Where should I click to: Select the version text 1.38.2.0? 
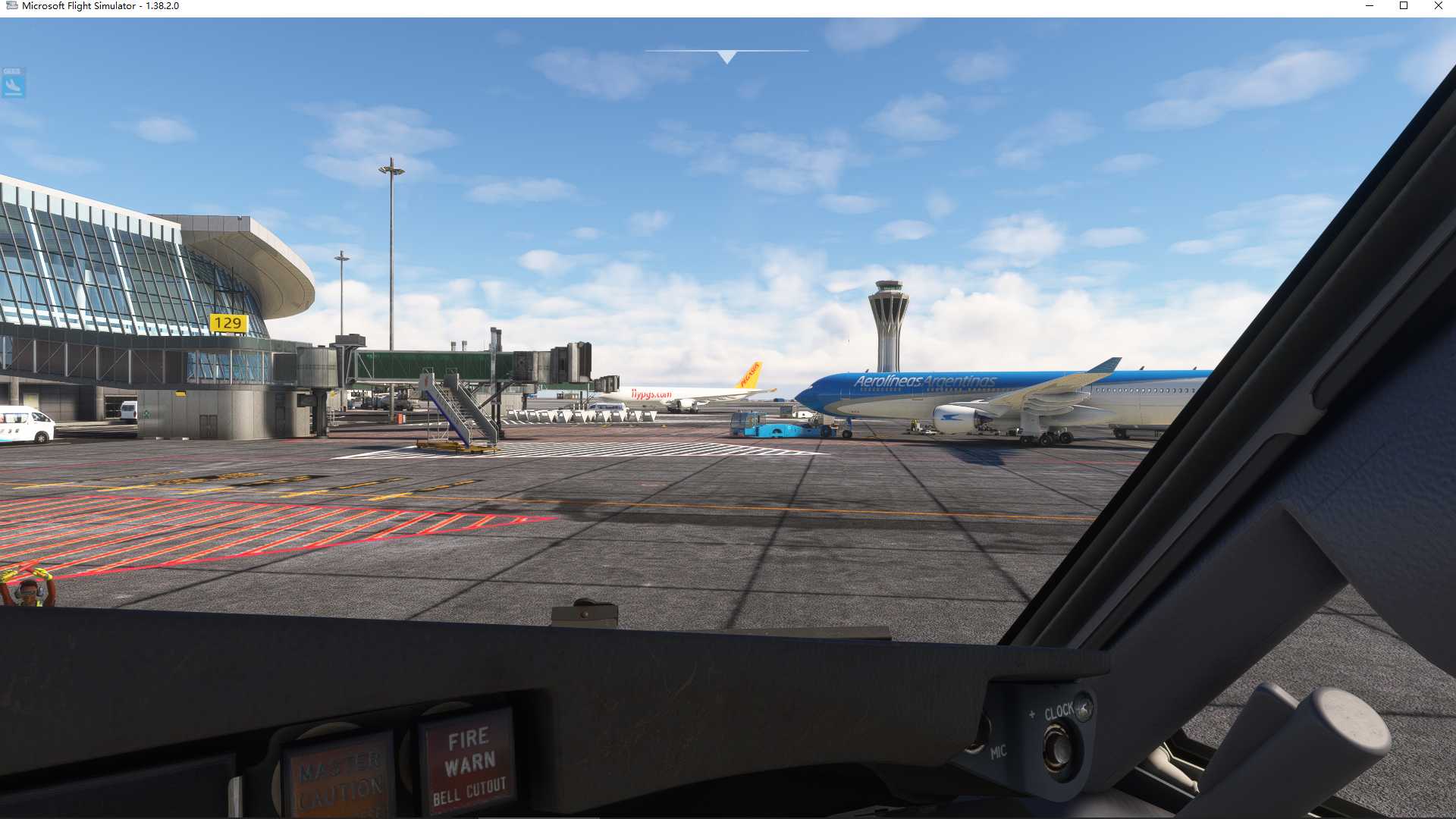coord(162,6)
